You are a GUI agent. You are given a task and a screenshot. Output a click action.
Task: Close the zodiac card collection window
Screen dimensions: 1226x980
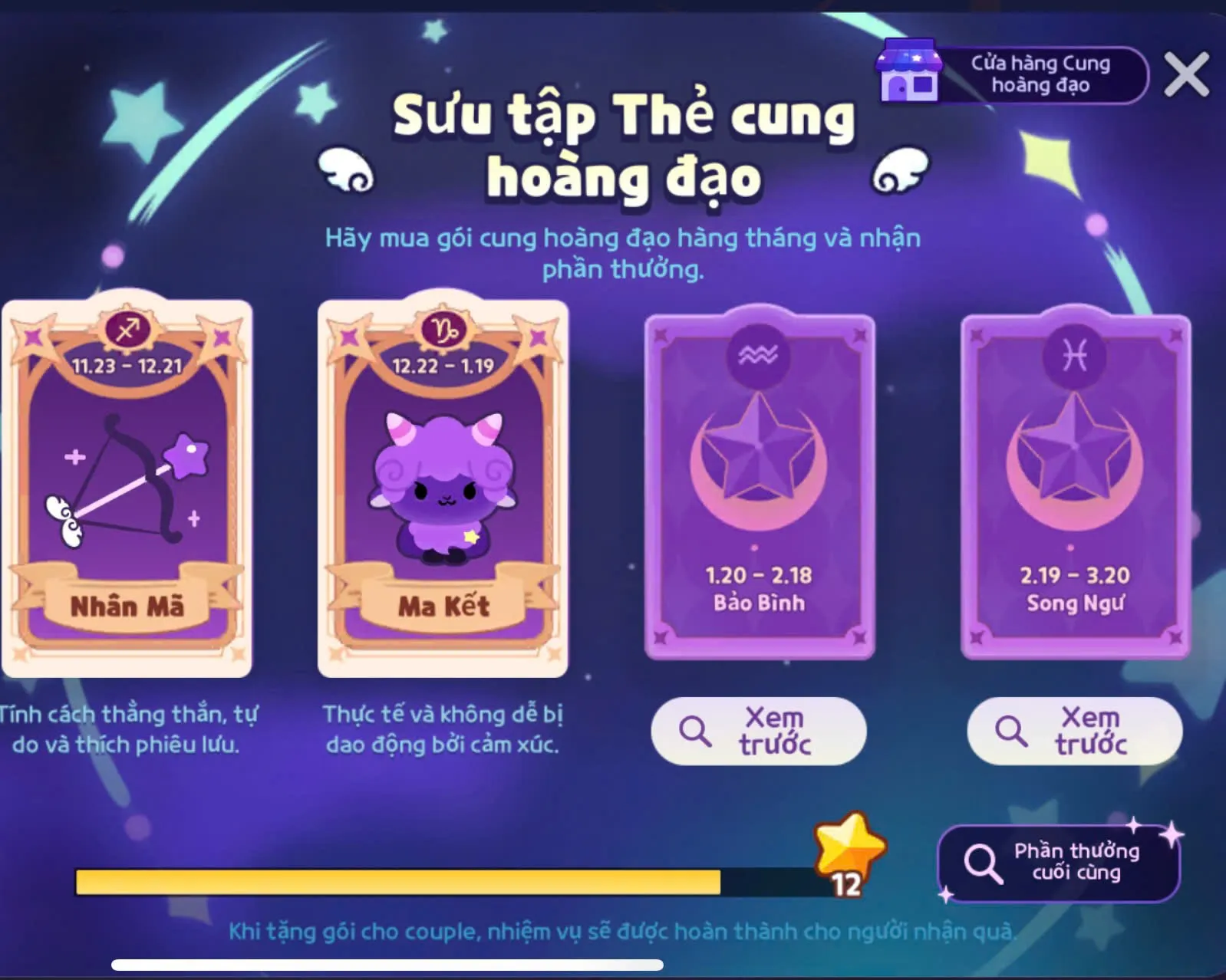coord(1186,74)
